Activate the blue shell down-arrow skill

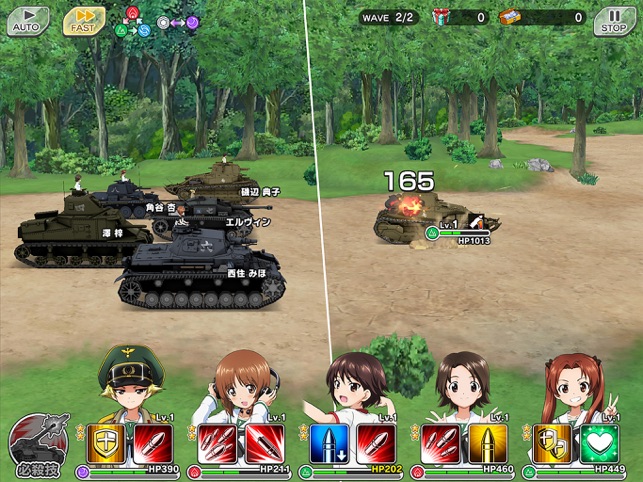point(329,443)
